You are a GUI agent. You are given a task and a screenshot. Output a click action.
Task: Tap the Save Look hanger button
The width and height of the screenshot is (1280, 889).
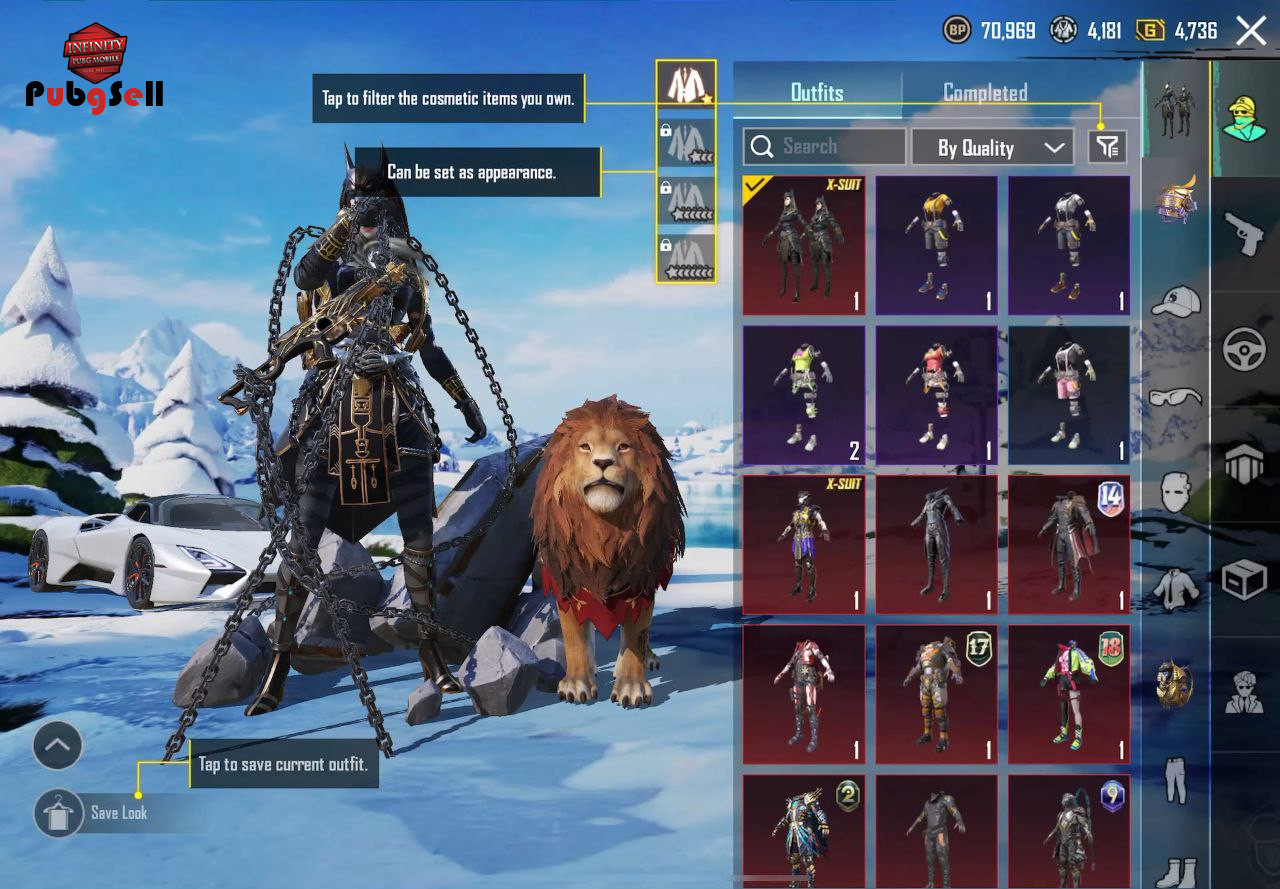(x=58, y=813)
